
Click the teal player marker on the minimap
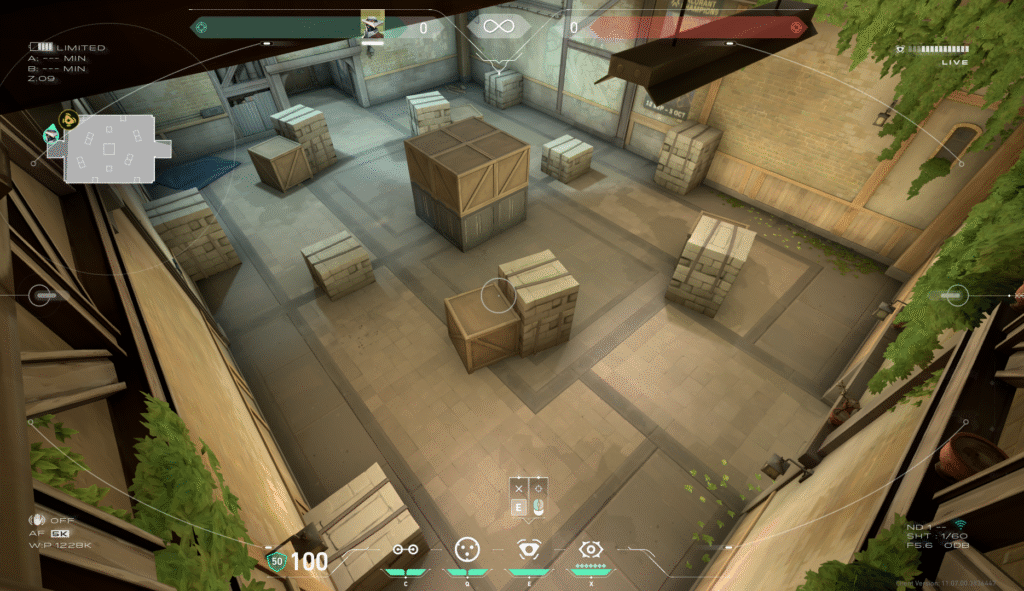pos(50,132)
